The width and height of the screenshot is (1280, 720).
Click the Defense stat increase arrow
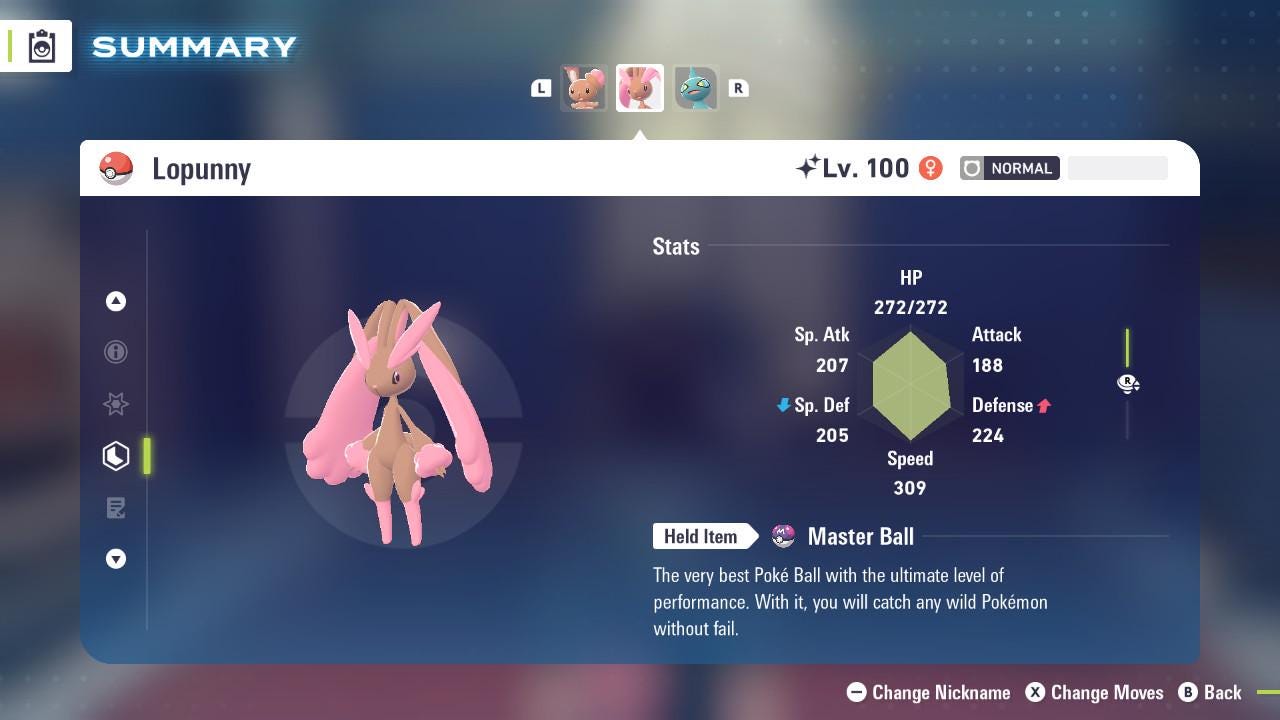pos(1046,405)
